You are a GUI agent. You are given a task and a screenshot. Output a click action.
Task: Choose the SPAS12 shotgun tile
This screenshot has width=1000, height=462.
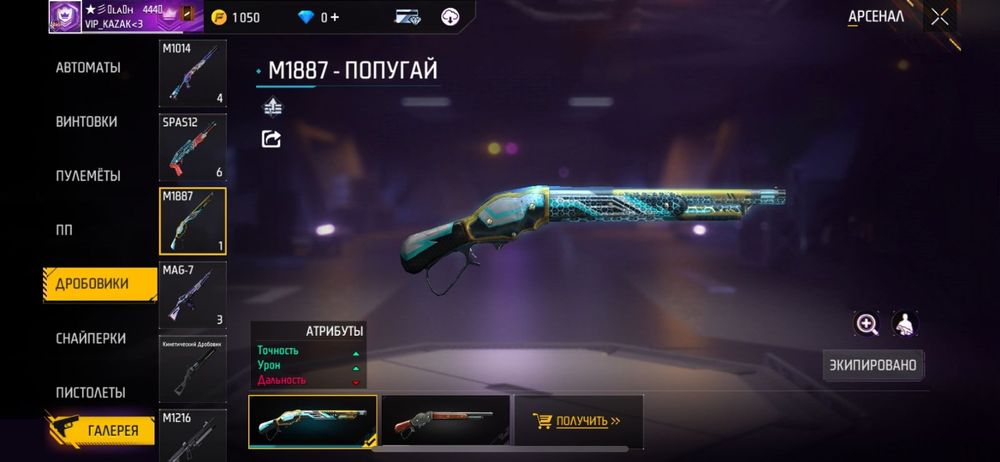coord(192,147)
